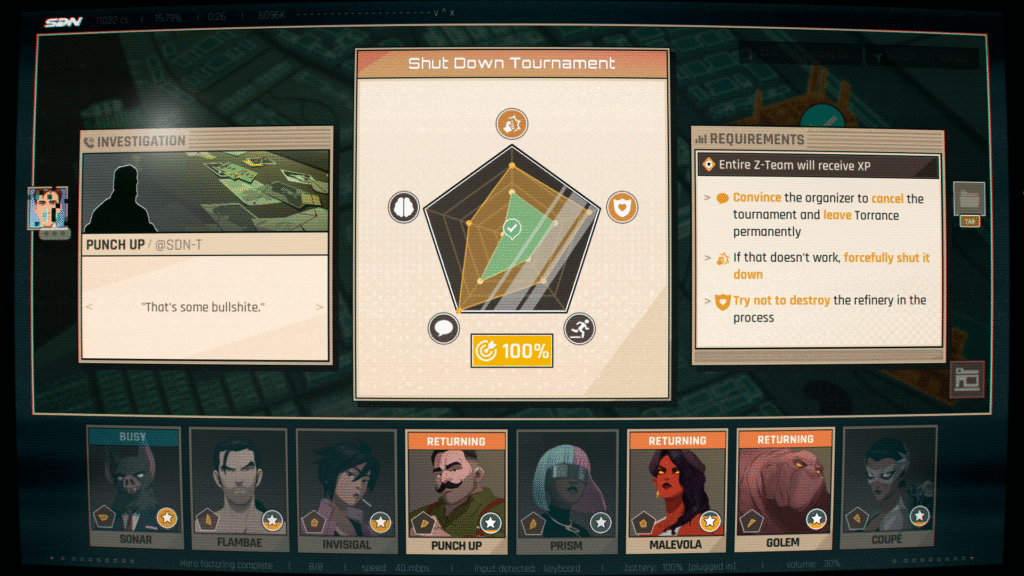Choose the Prism hero card
The height and width of the screenshot is (576, 1024).
tap(566, 488)
